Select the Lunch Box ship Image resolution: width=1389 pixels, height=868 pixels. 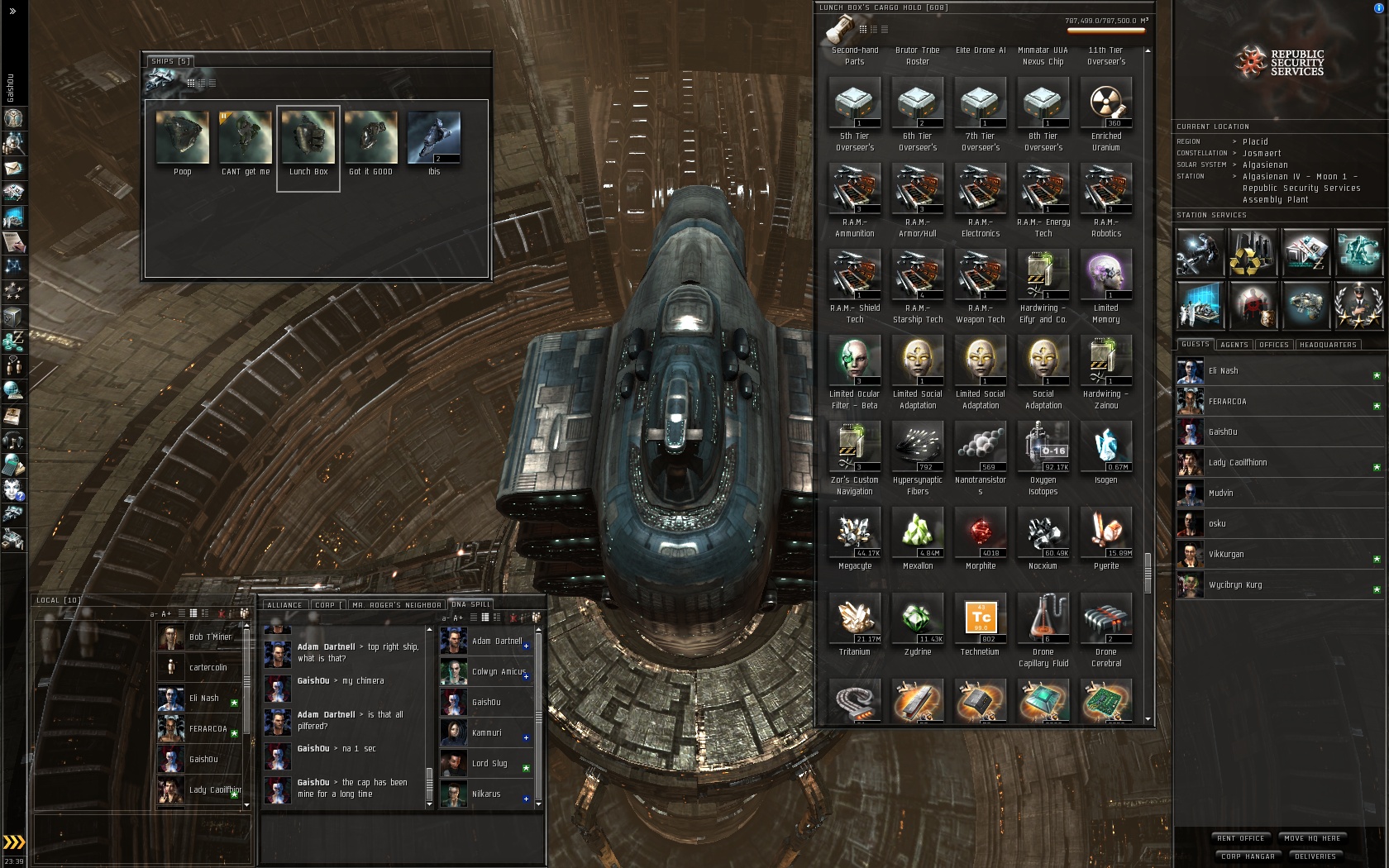(x=308, y=139)
